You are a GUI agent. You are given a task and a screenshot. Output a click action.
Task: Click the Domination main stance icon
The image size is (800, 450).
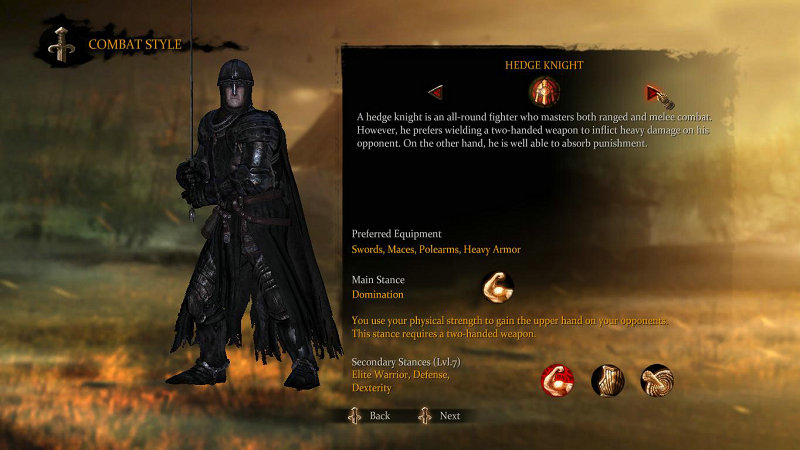(497, 287)
